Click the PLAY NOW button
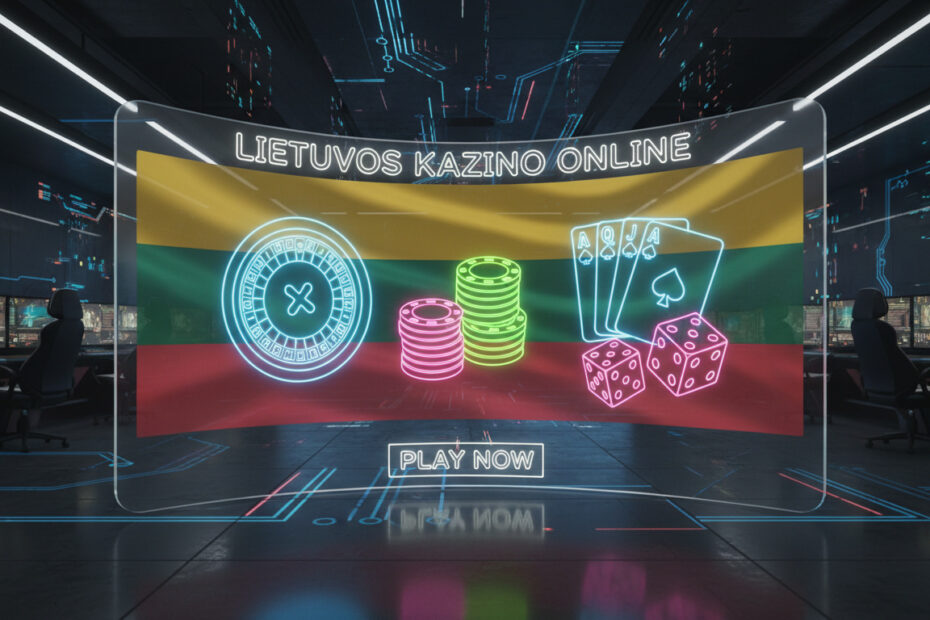Viewport: 930px width, 620px height. coord(466,460)
